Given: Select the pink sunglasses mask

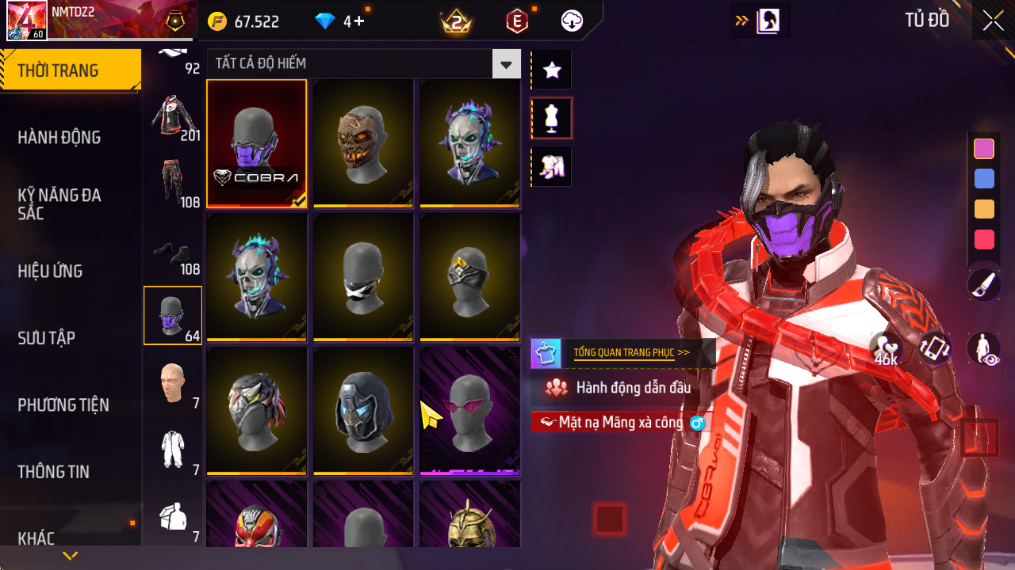Looking at the screenshot, I should [x=469, y=410].
